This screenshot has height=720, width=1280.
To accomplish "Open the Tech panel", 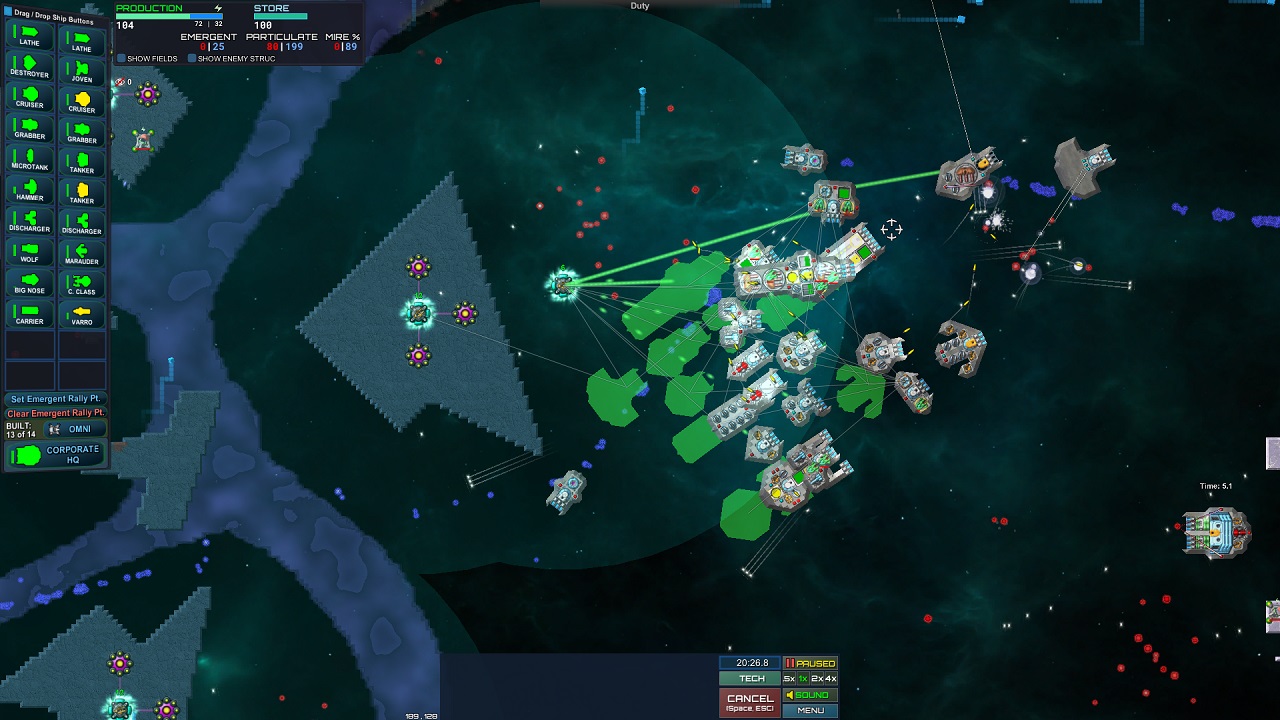I will [750, 679].
